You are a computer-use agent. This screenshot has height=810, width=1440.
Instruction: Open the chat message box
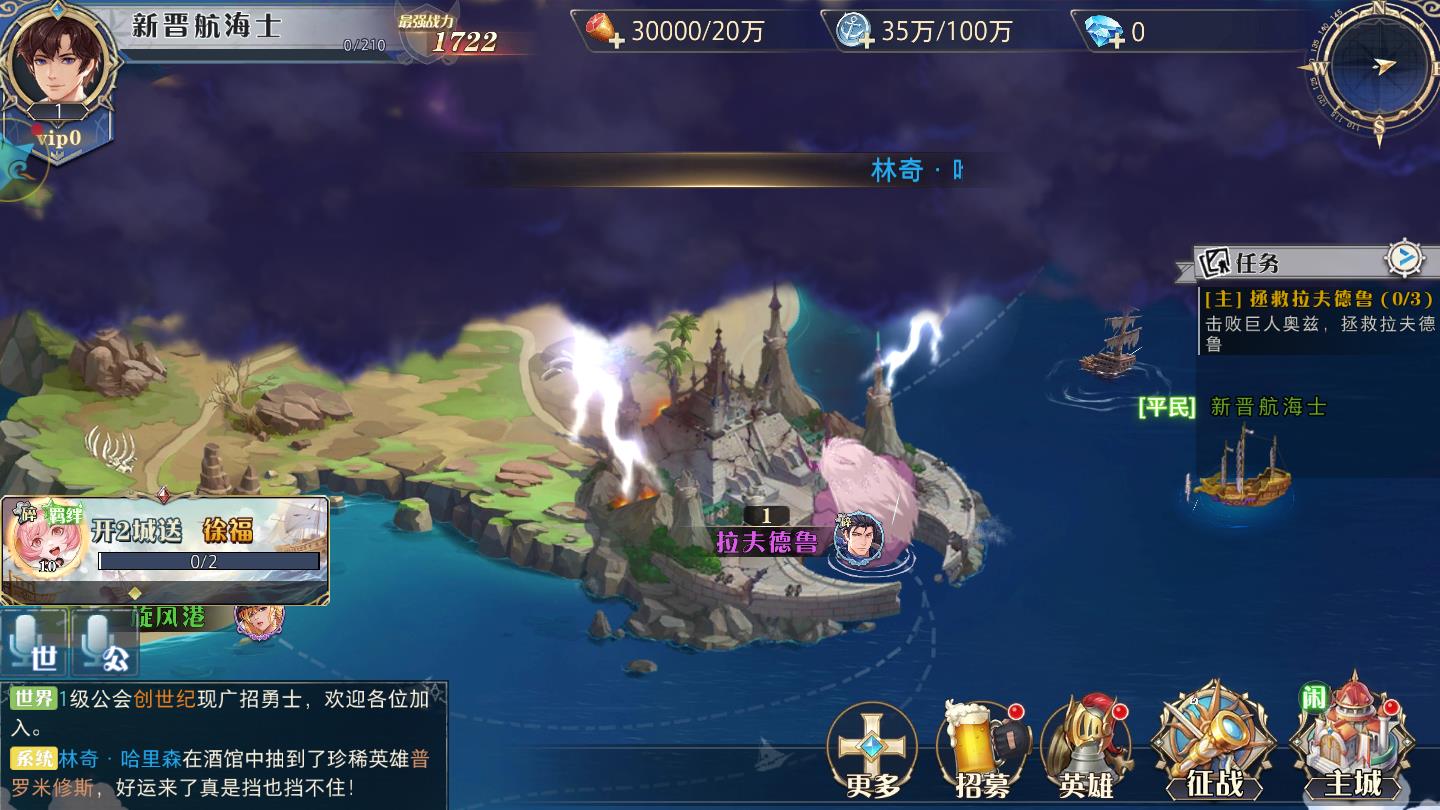tap(224, 743)
